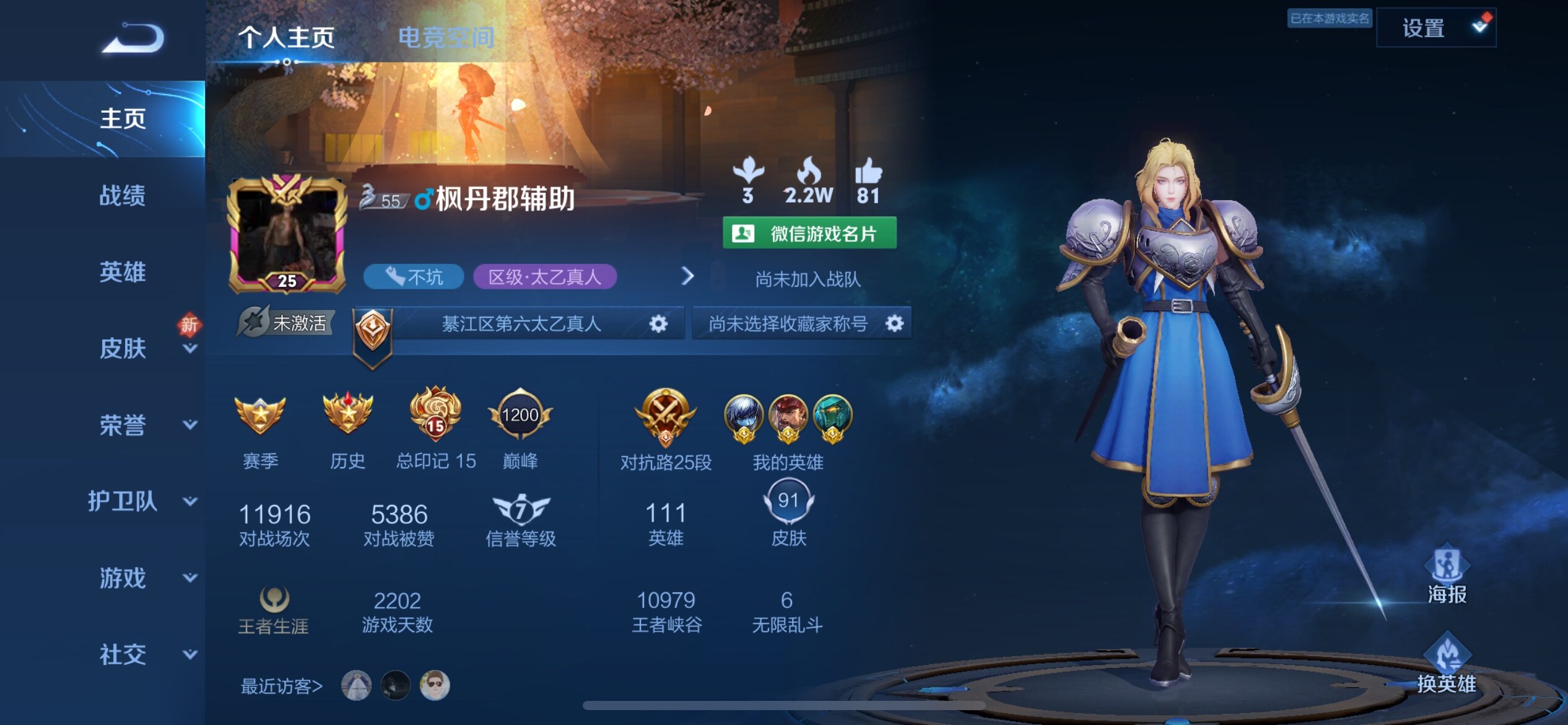Open gear settings for 綦江区第六太乙真人 title
Image resolution: width=1568 pixels, height=725 pixels.
point(658,323)
